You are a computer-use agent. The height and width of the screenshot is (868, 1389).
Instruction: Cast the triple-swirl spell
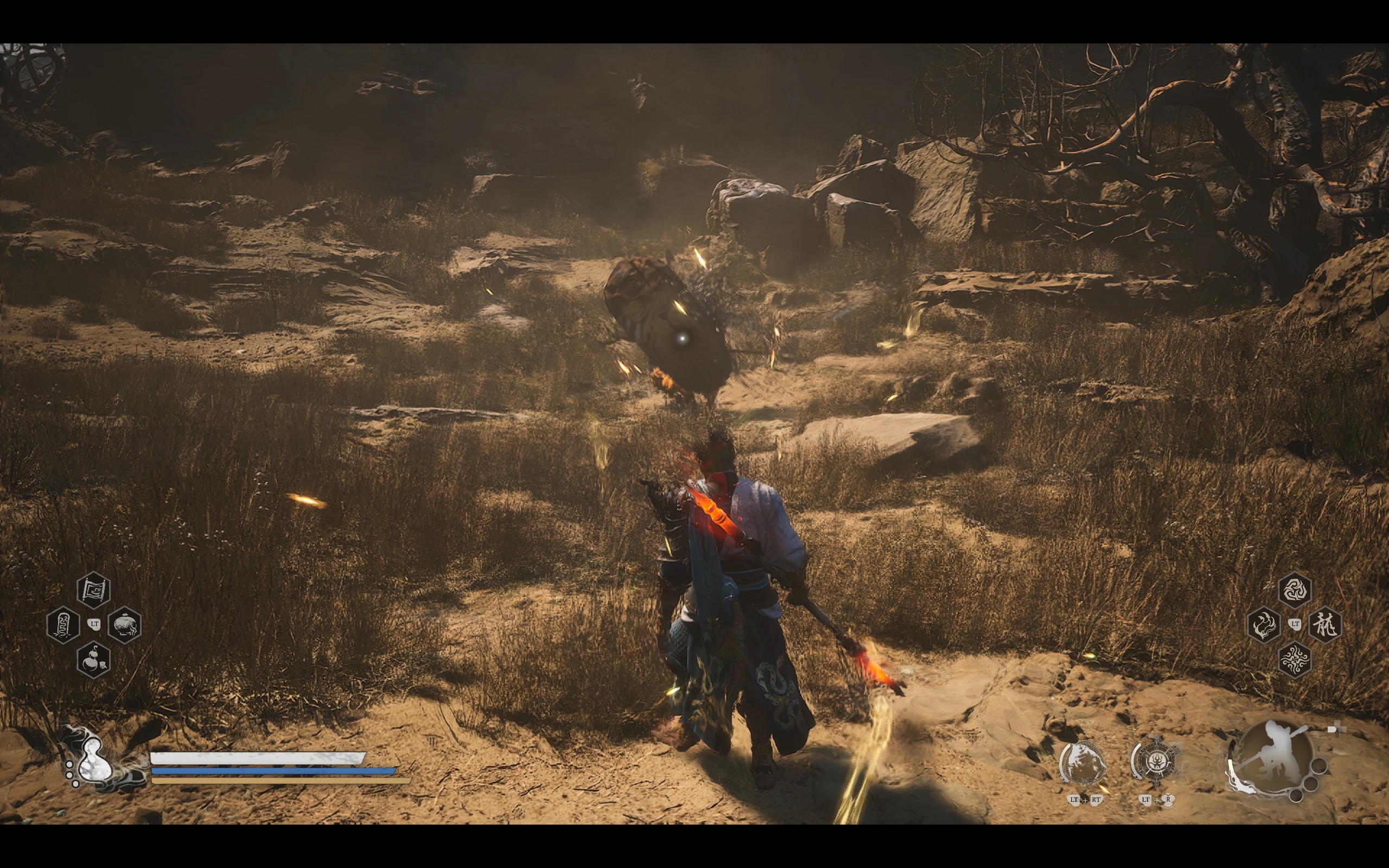[1294, 590]
